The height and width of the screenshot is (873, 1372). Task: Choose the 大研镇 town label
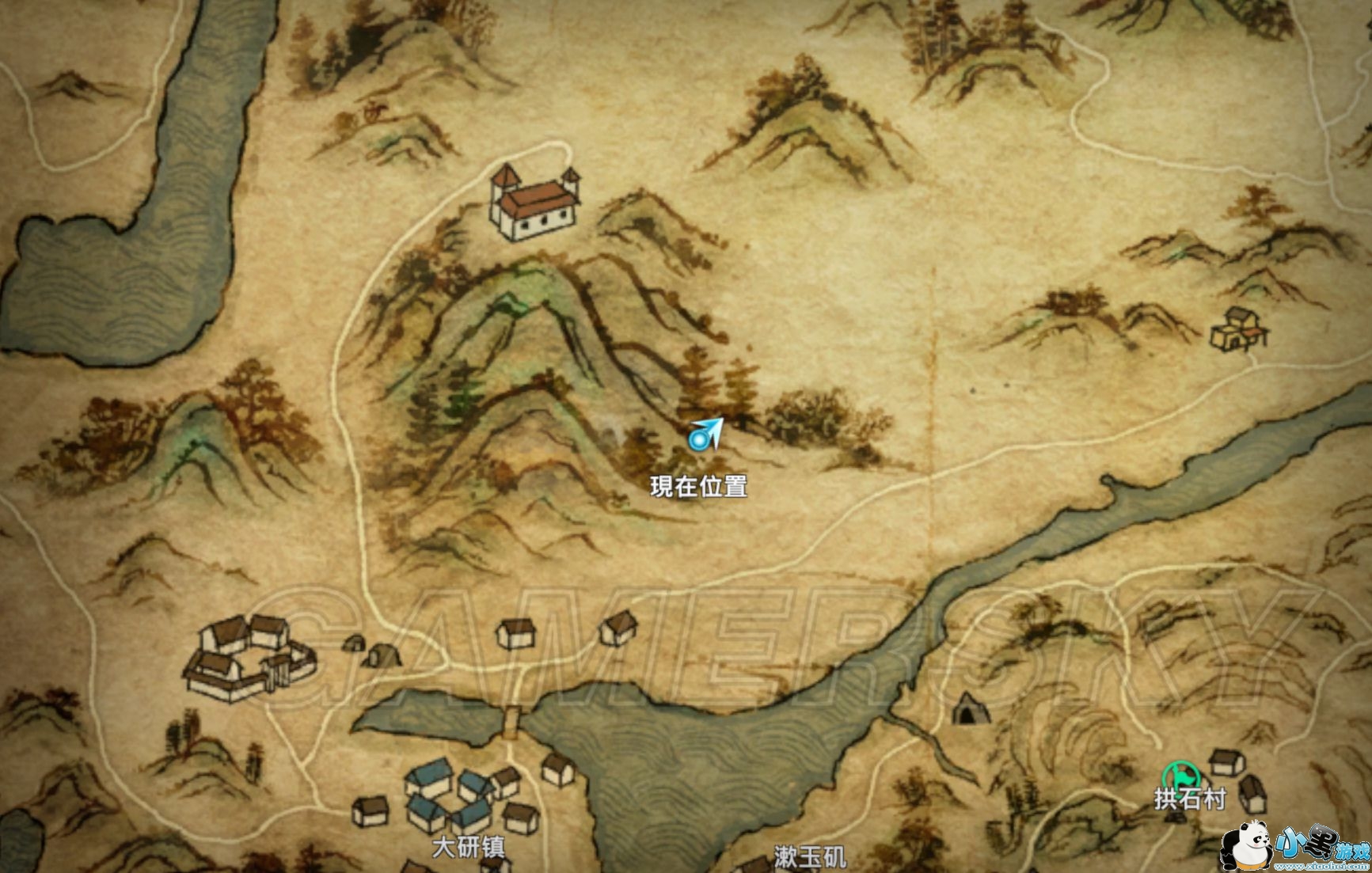point(468,847)
